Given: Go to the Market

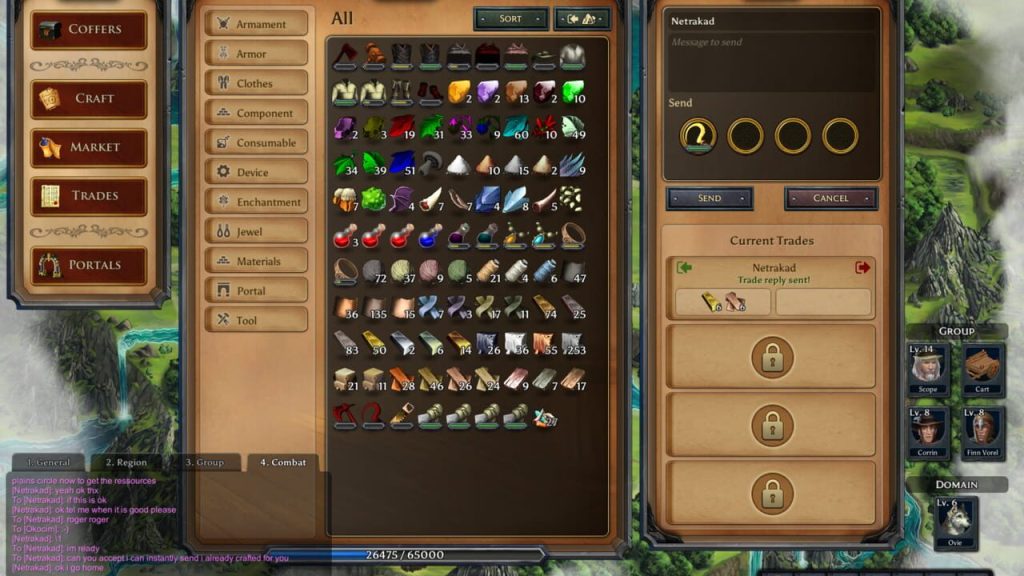Looking at the screenshot, I should coord(88,148).
